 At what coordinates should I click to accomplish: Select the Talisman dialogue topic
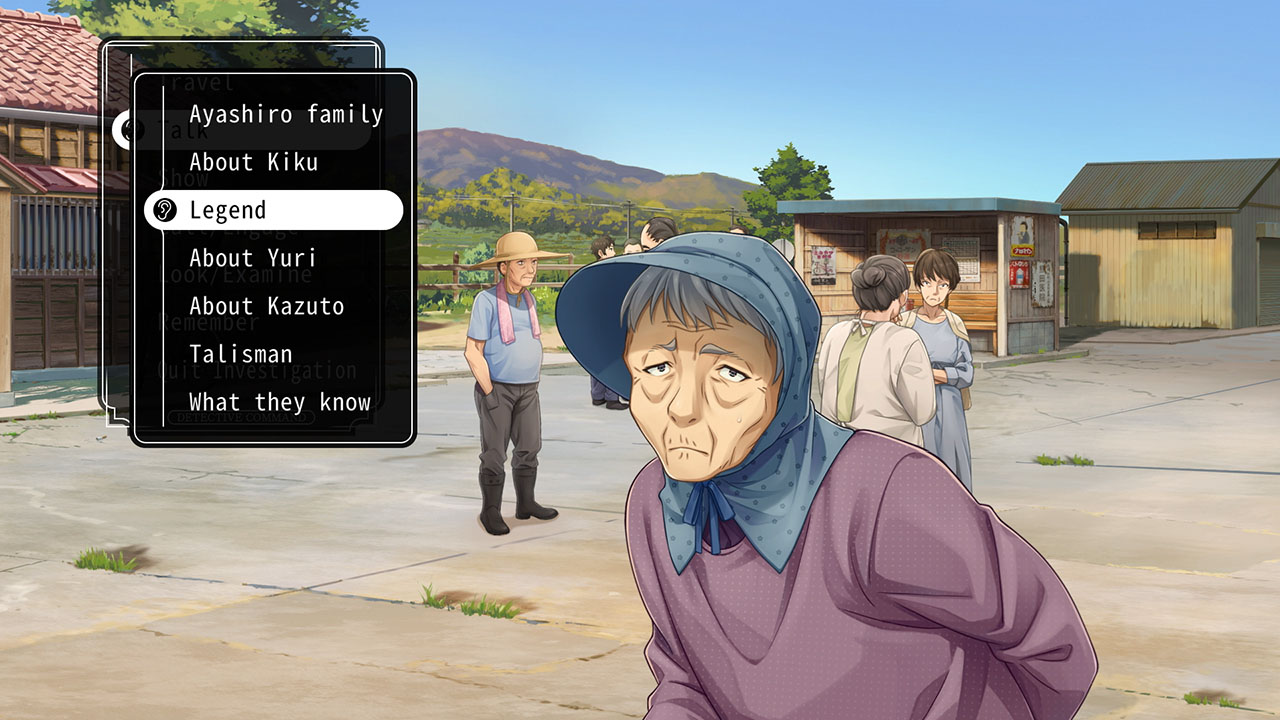pos(240,354)
